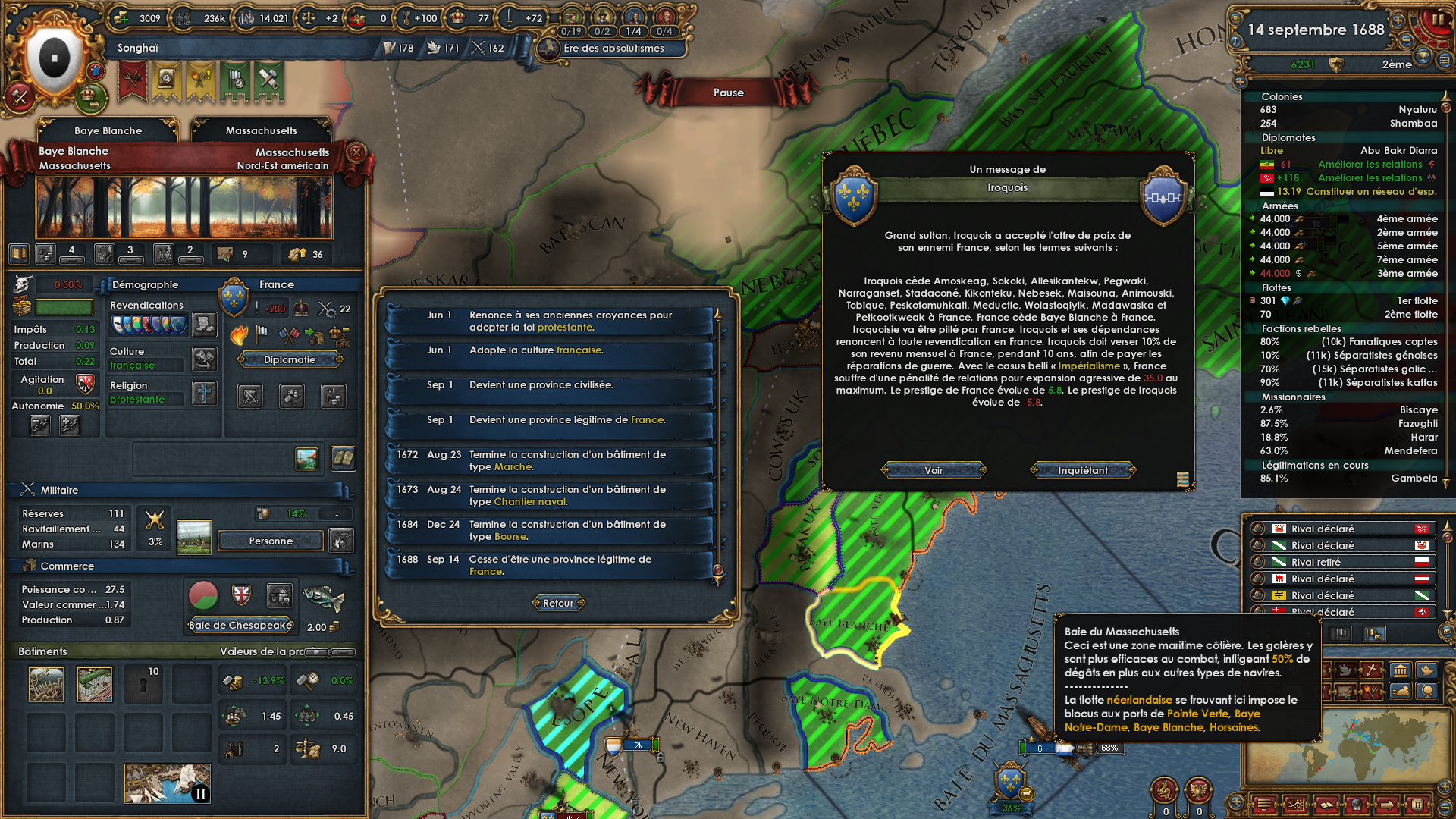Switch to the Massachusetts province tab

pyautogui.click(x=262, y=130)
